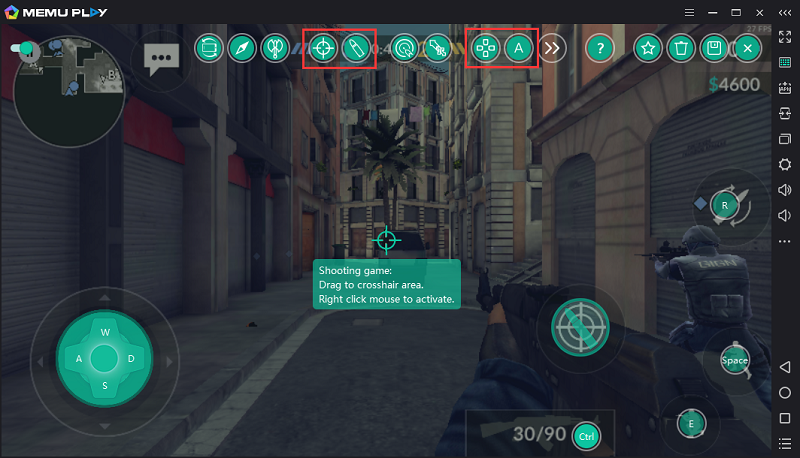Select the compass icon tool
The width and height of the screenshot is (800, 458).
[x=241, y=47]
